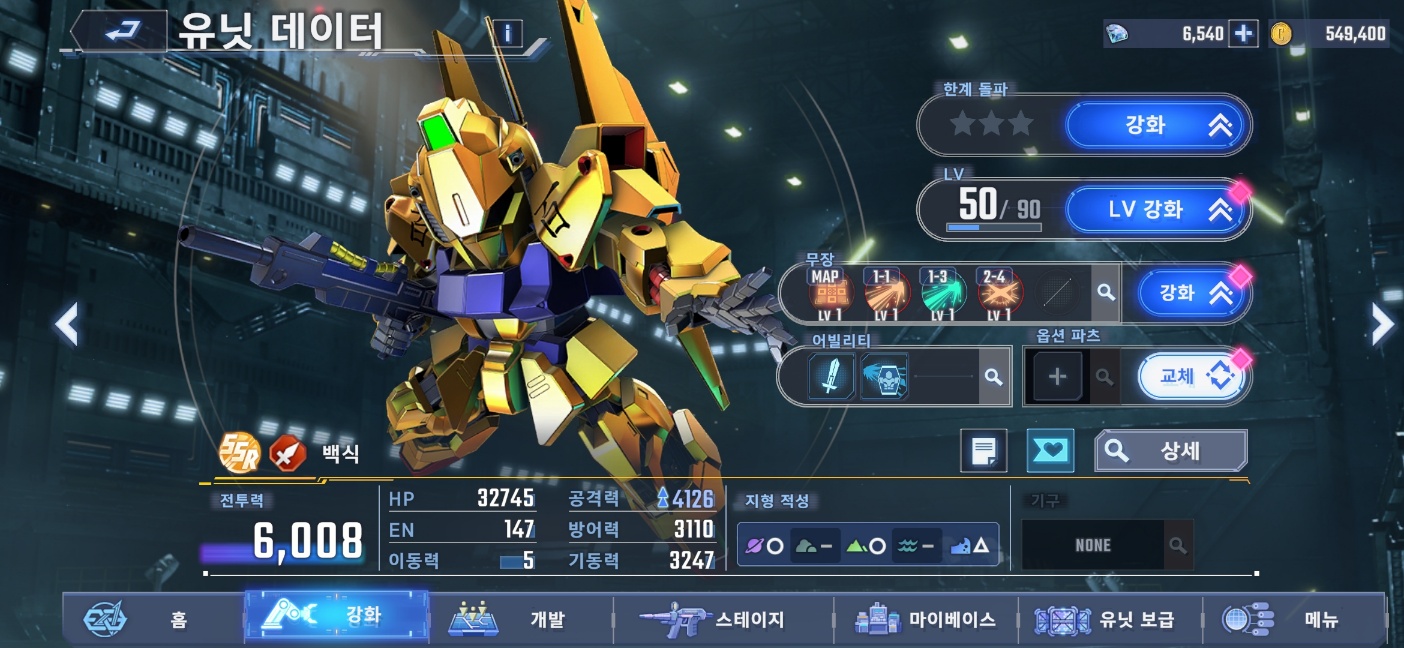Select the MAP weapon icon
The width and height of the screenshot is (1404, 648).
click(x=825, y=294)
